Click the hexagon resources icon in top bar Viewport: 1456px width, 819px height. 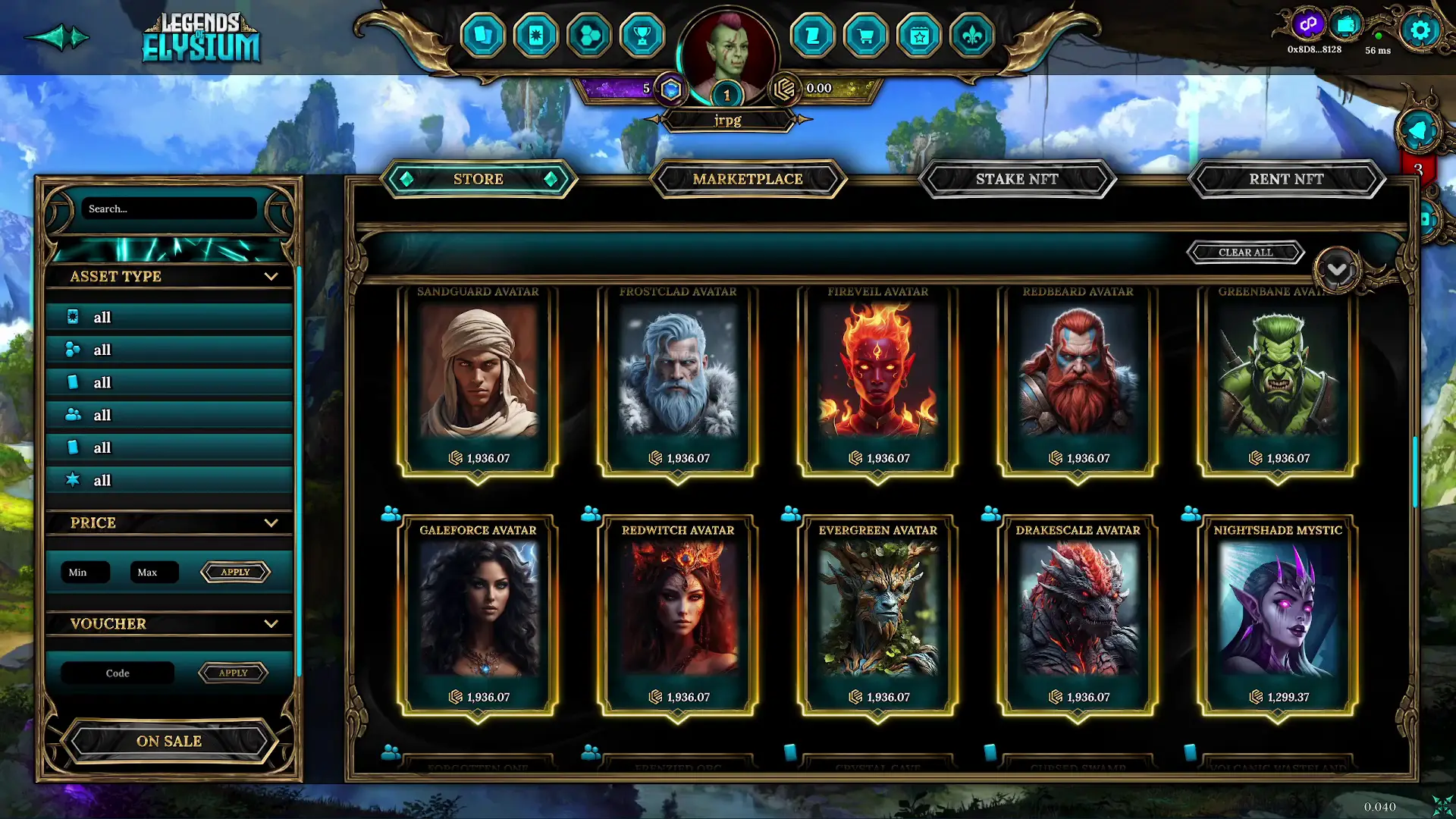click(x=589, y=35)
